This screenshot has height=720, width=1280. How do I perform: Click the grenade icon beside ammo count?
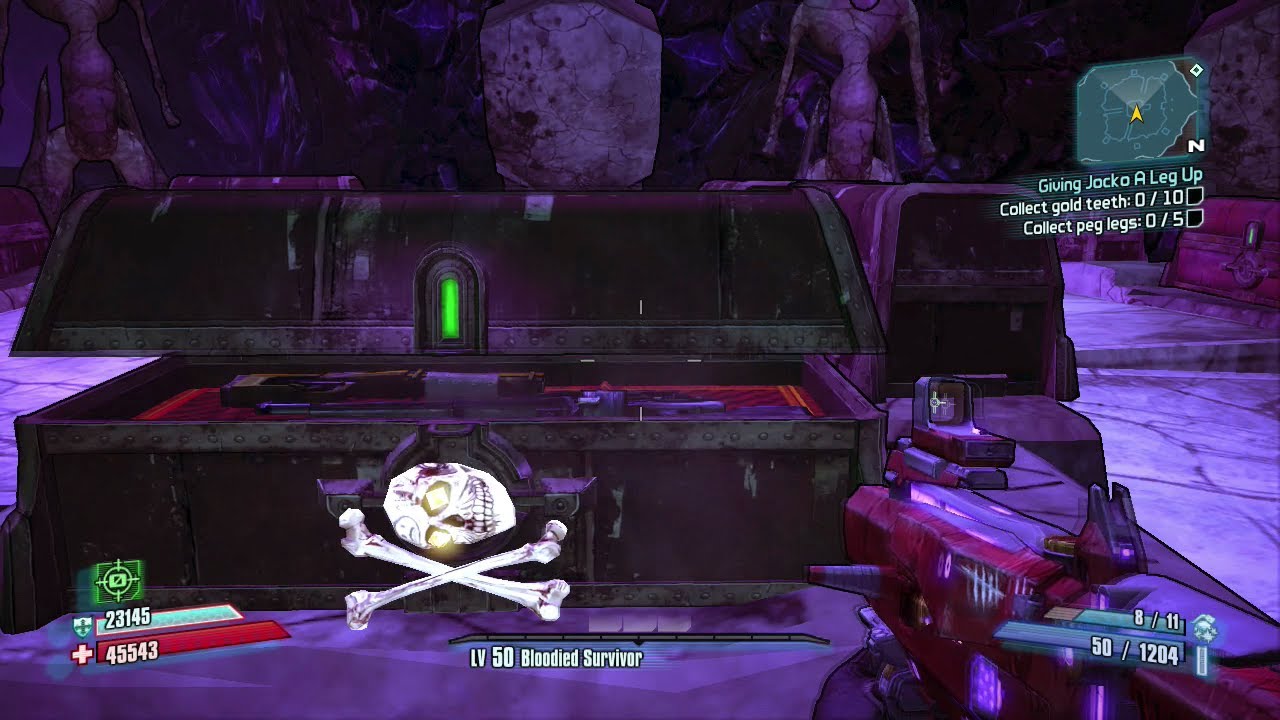point(1203,628)
